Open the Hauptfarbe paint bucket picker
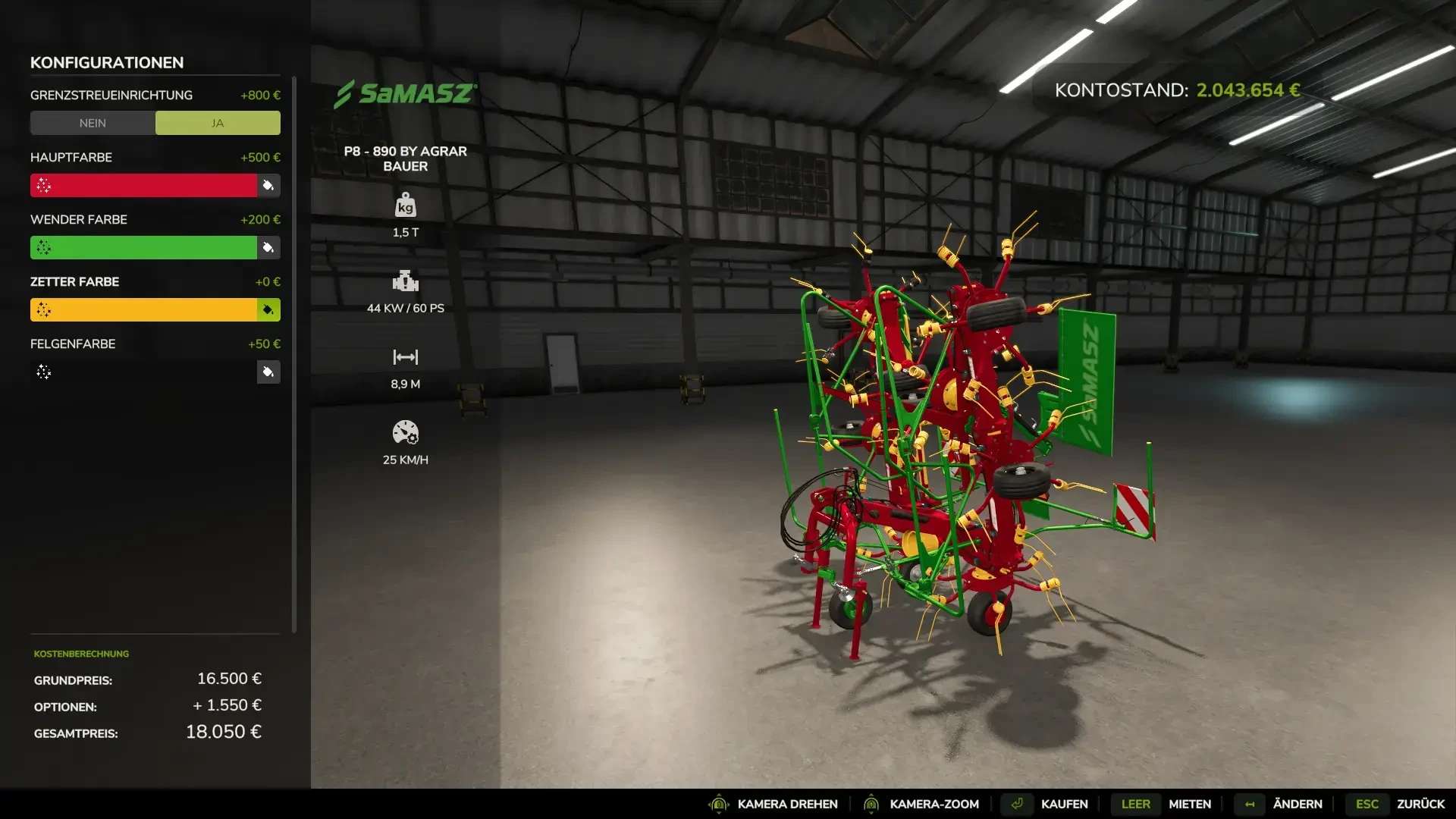Screen dimensions: 1456x819 [268, 186]
